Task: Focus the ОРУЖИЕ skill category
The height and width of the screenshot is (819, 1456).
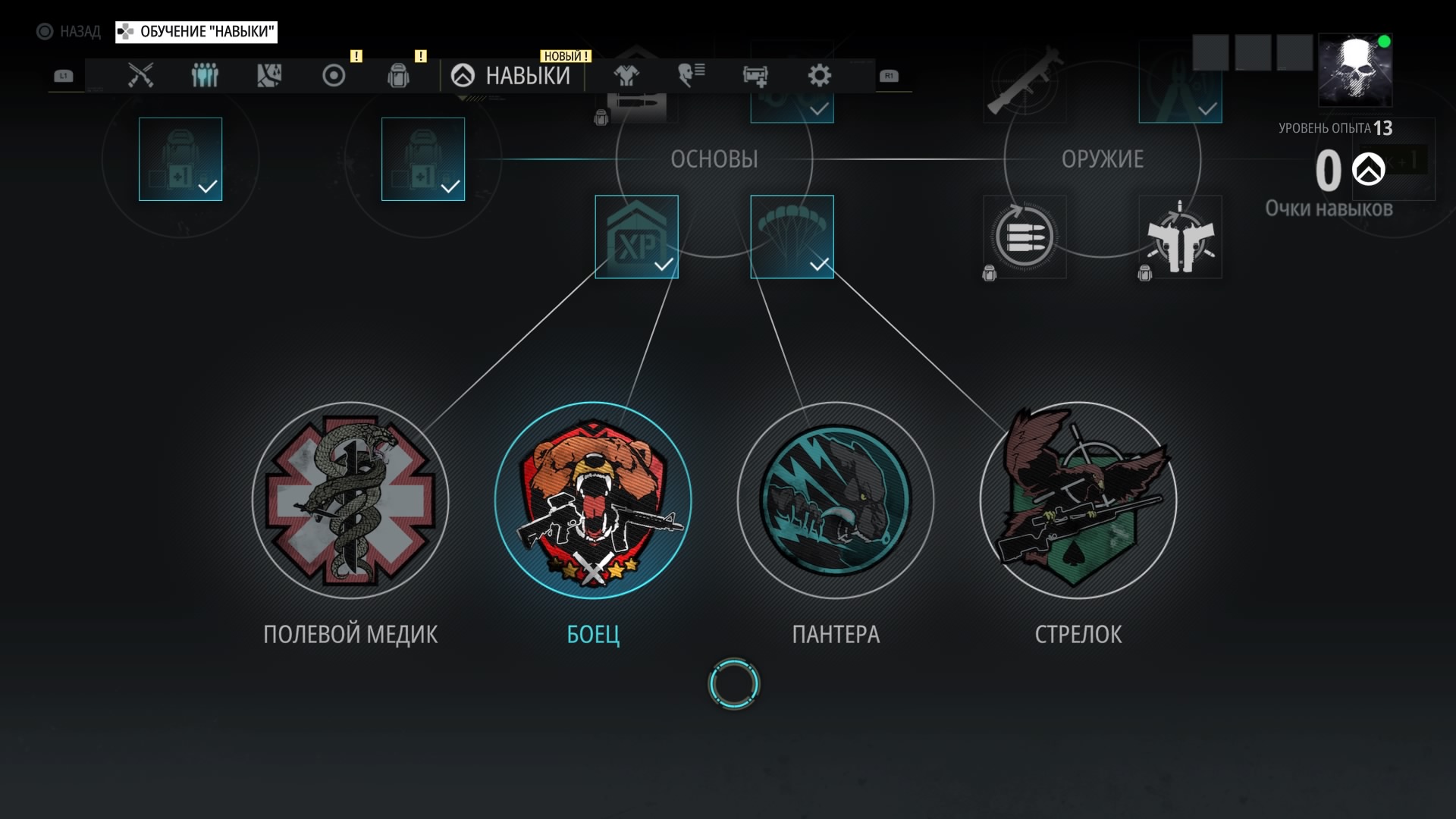Action: coord(1102,159)
